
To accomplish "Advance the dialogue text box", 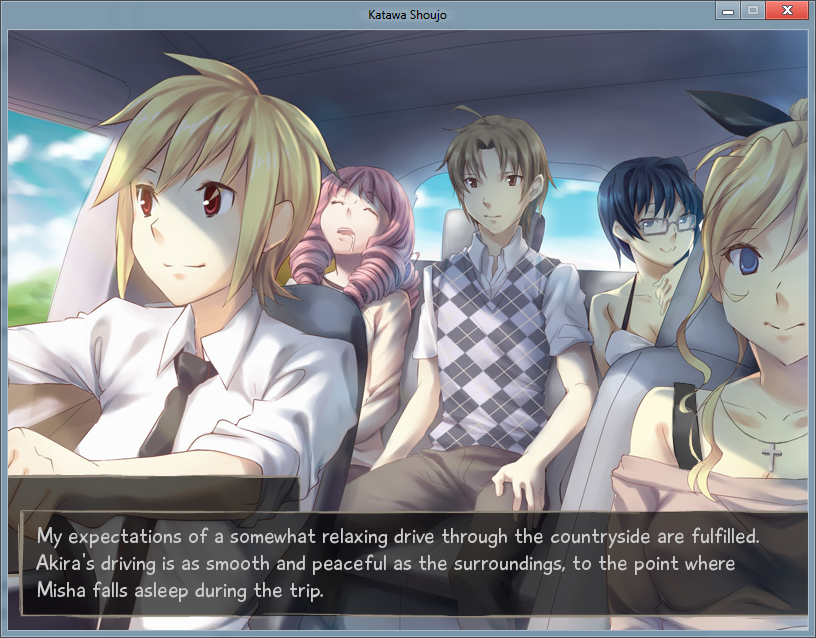I will 408,562.
